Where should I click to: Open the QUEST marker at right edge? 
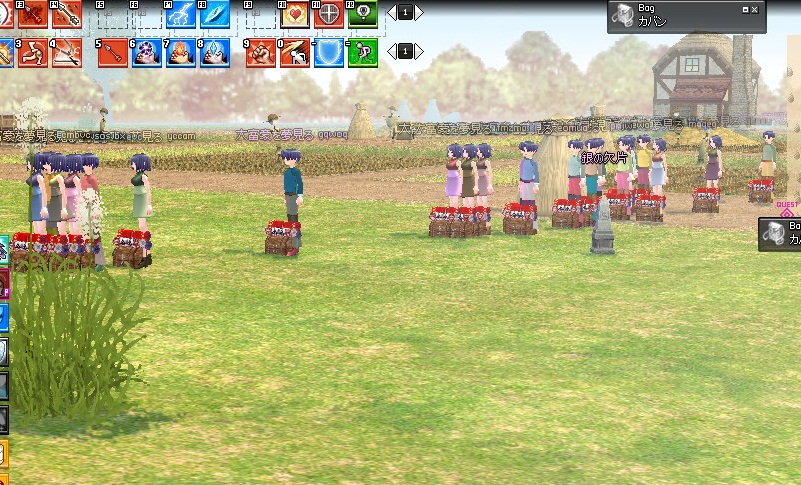point(788,210)
